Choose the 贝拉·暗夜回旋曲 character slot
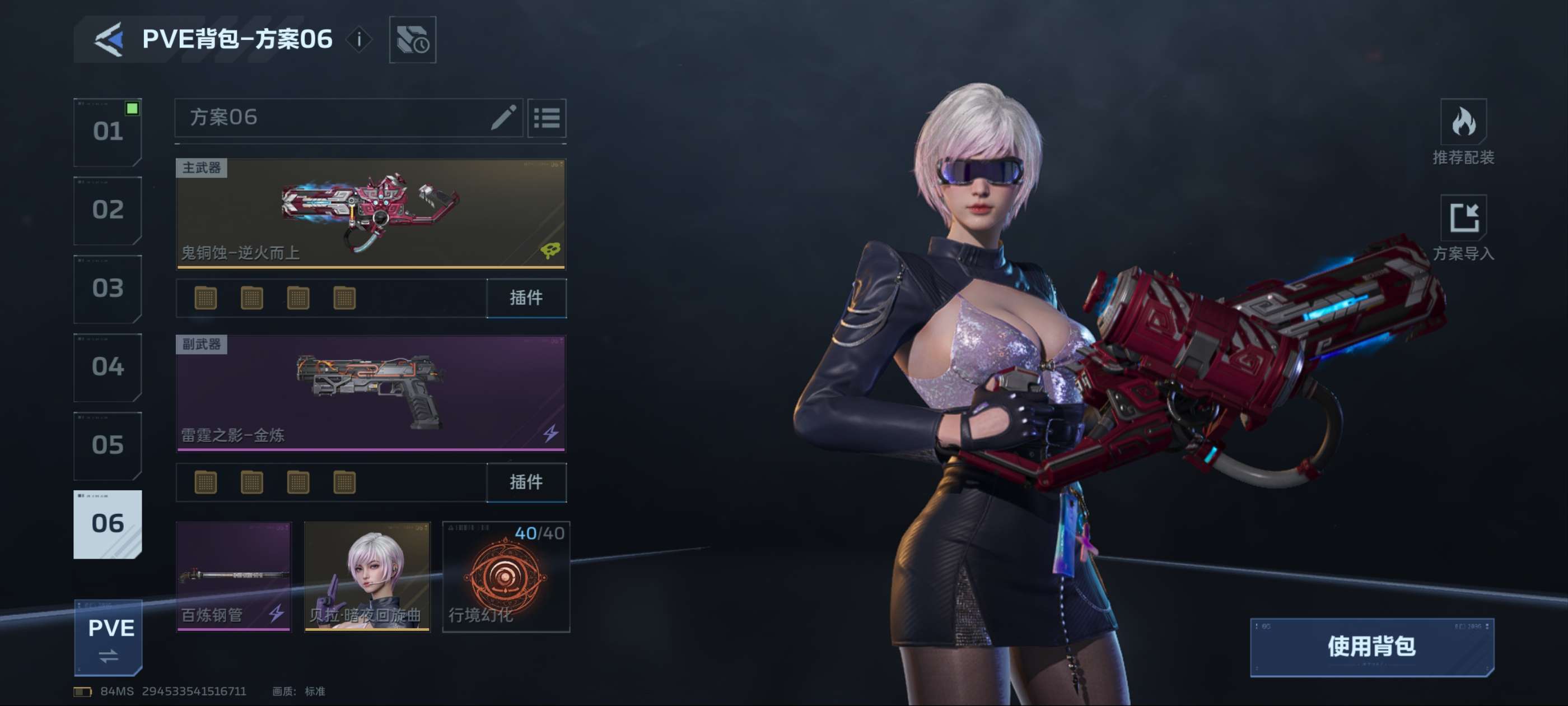Image resolution: width=1568 pixels, height=706 pixels. click(367, 576)
